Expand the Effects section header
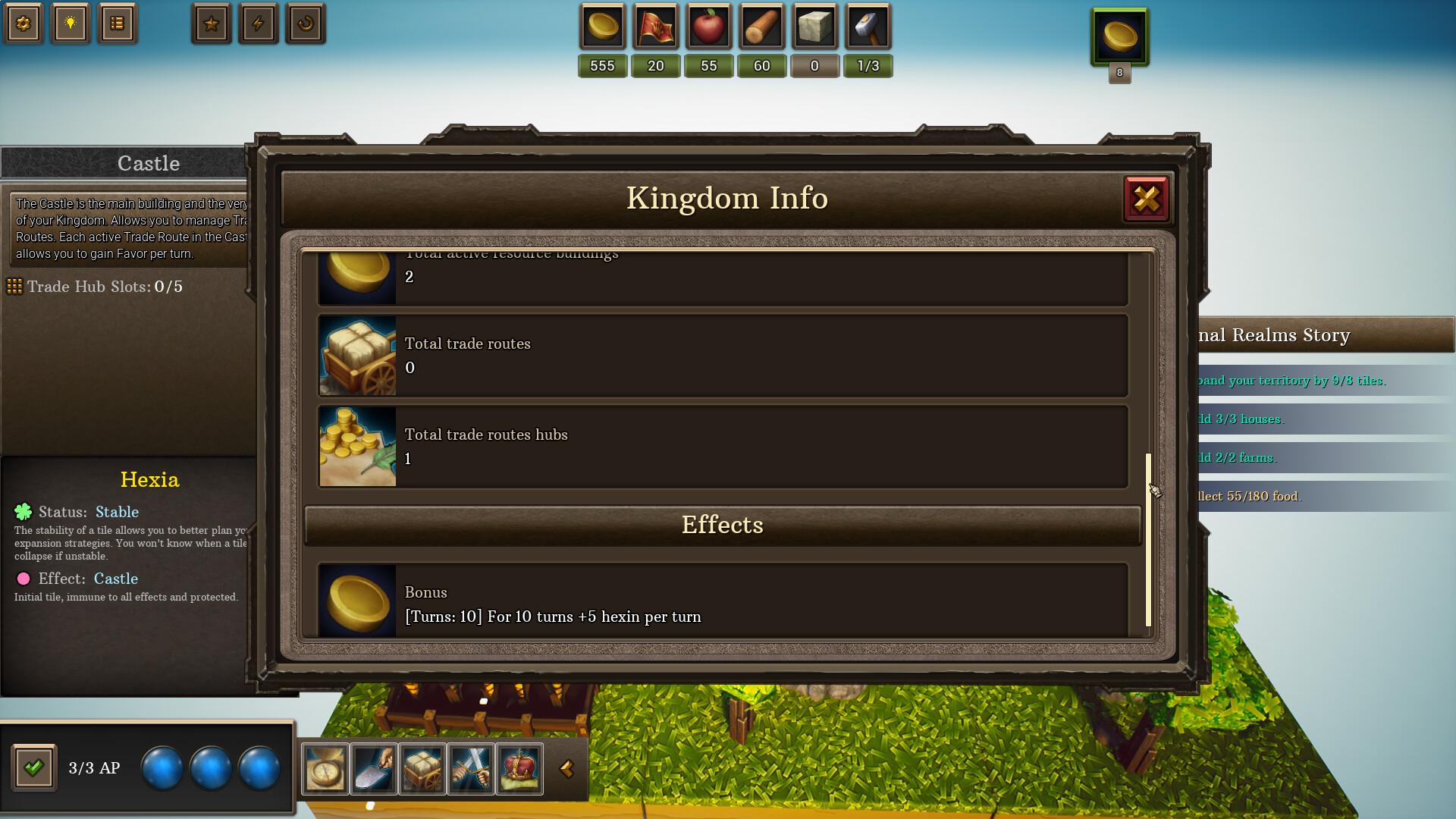 (x=722, y=525)
